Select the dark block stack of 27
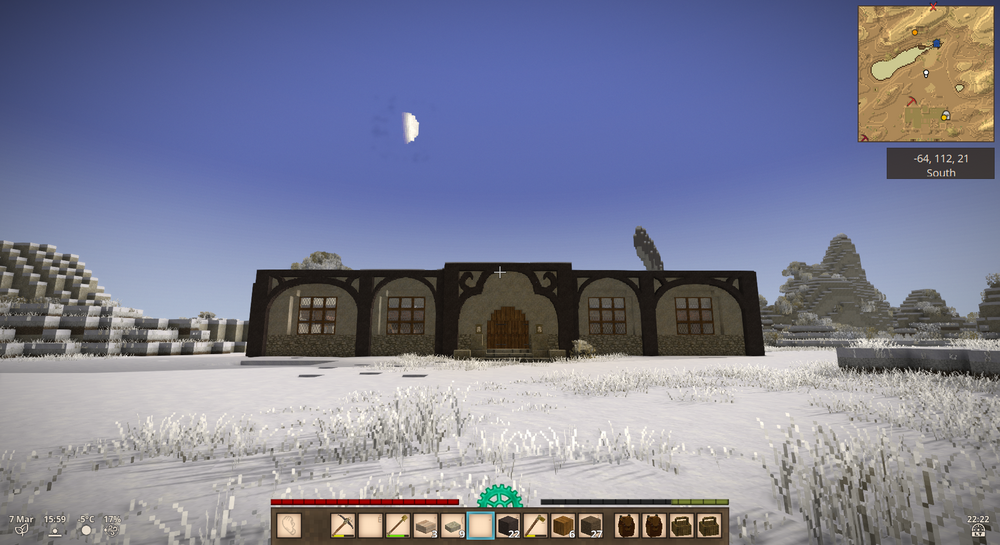Viewport: 1000px width, 545px height. [x=590, y=525]
